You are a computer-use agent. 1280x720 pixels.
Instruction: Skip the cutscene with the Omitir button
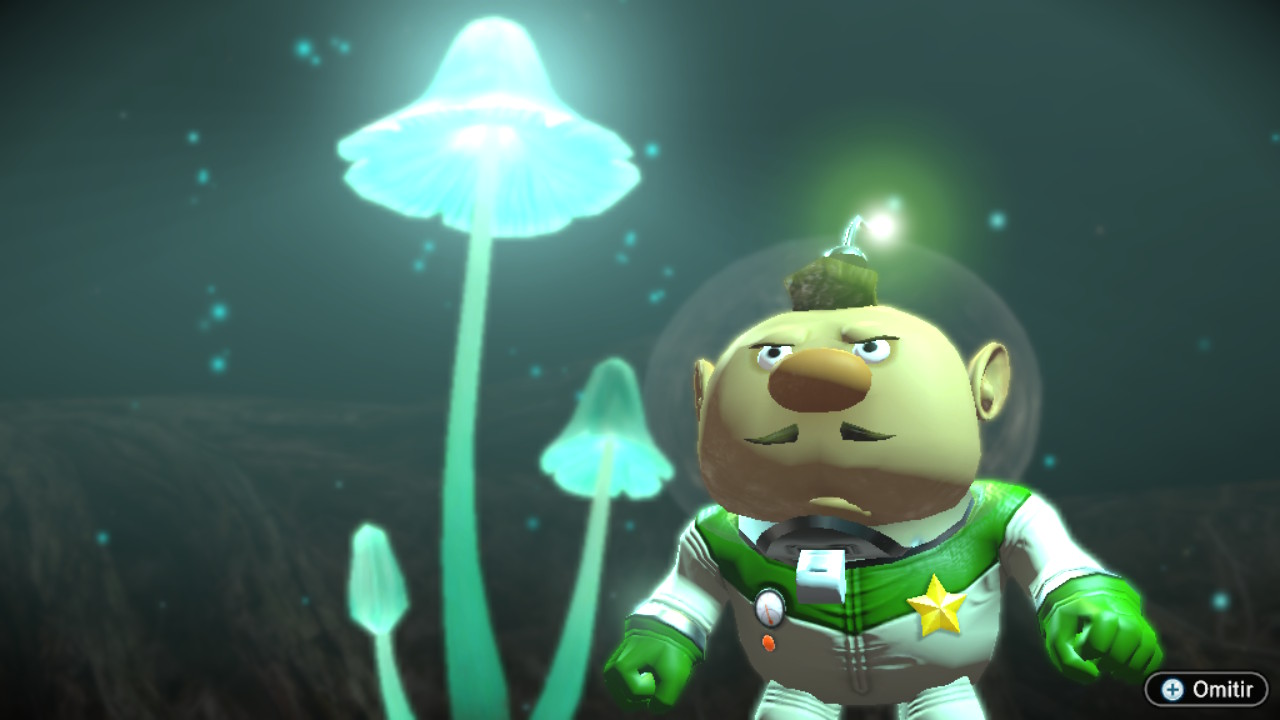(1206, 689)
